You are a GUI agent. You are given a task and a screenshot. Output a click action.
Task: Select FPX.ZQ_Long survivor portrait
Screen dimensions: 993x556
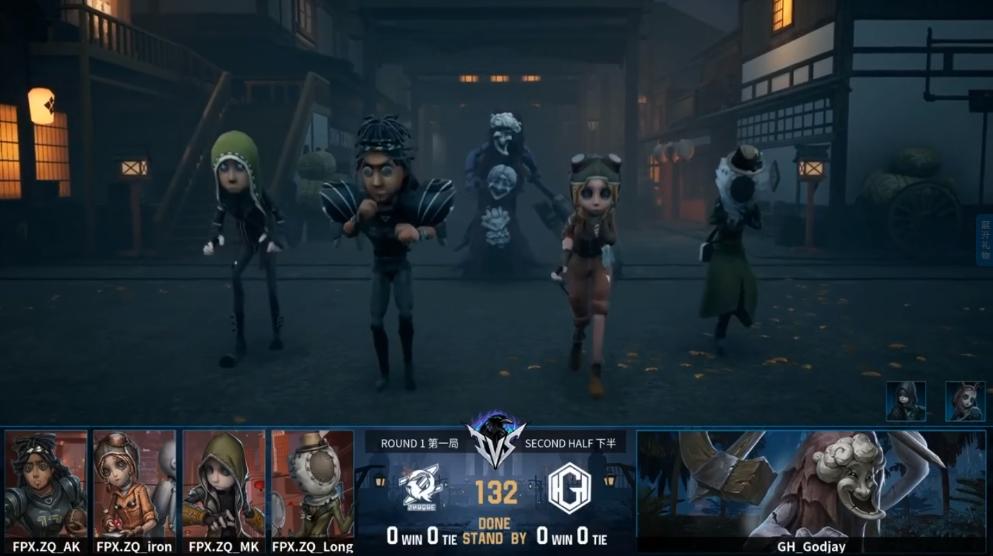tap(312, 484)
